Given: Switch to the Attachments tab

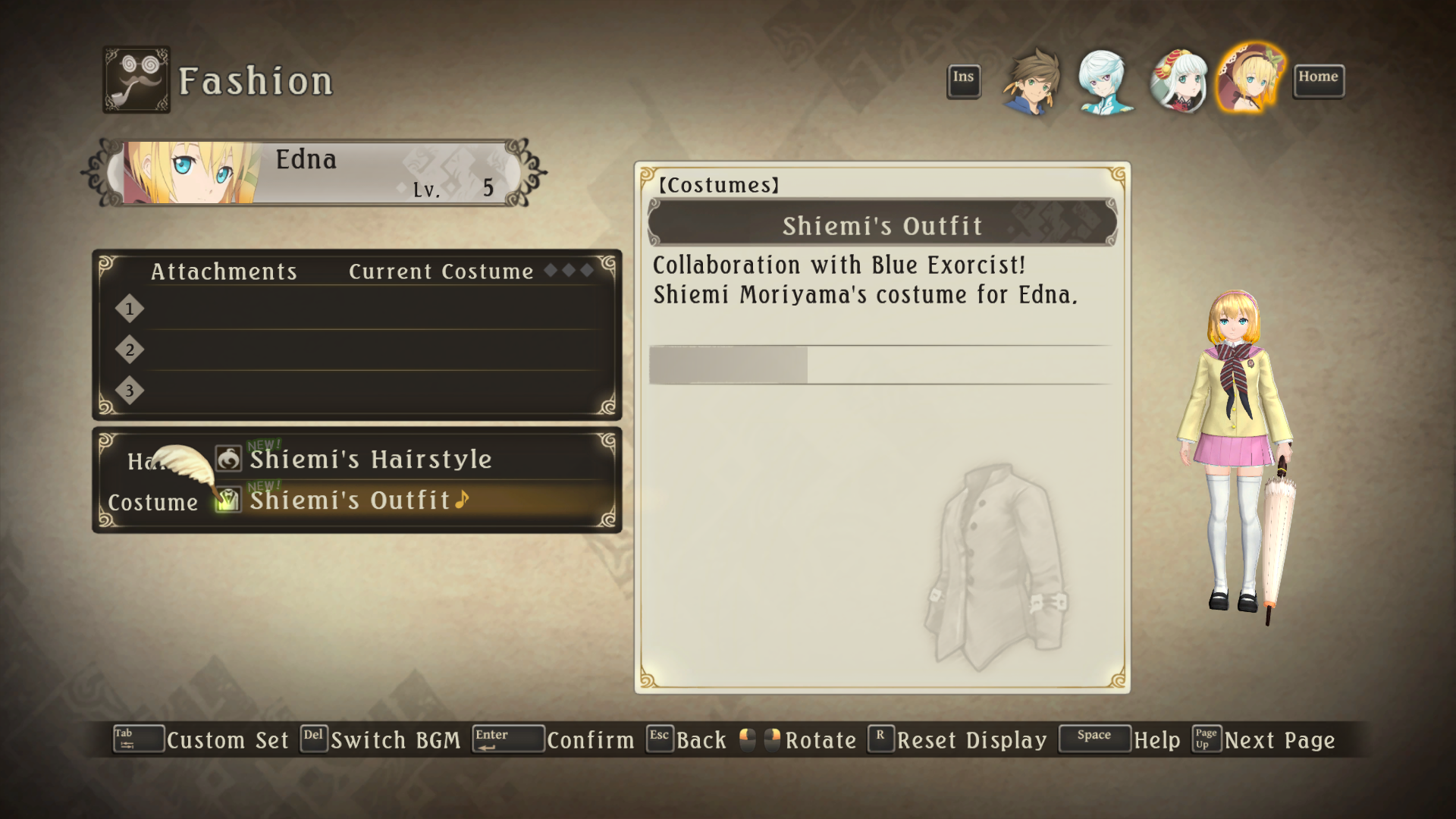Looking at the screenshot, I should pyautogui.click(x=224, y=271).
